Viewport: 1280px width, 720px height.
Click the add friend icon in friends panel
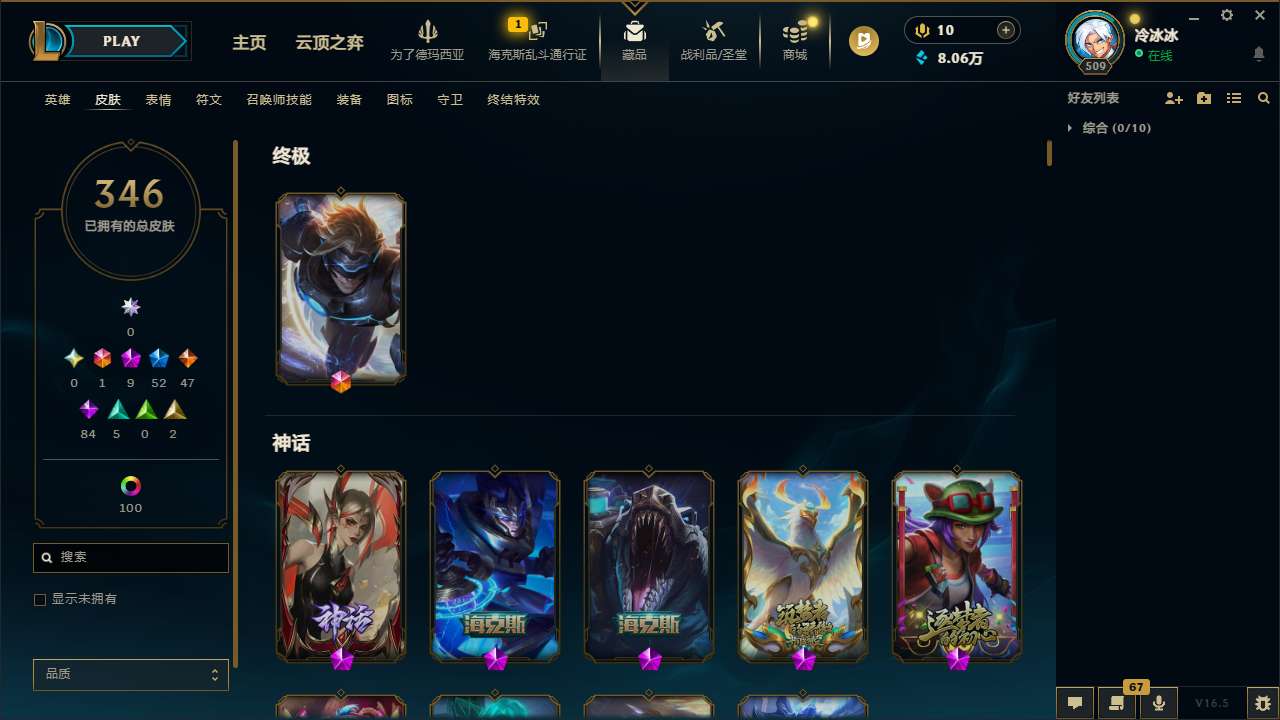point(1174,98)
